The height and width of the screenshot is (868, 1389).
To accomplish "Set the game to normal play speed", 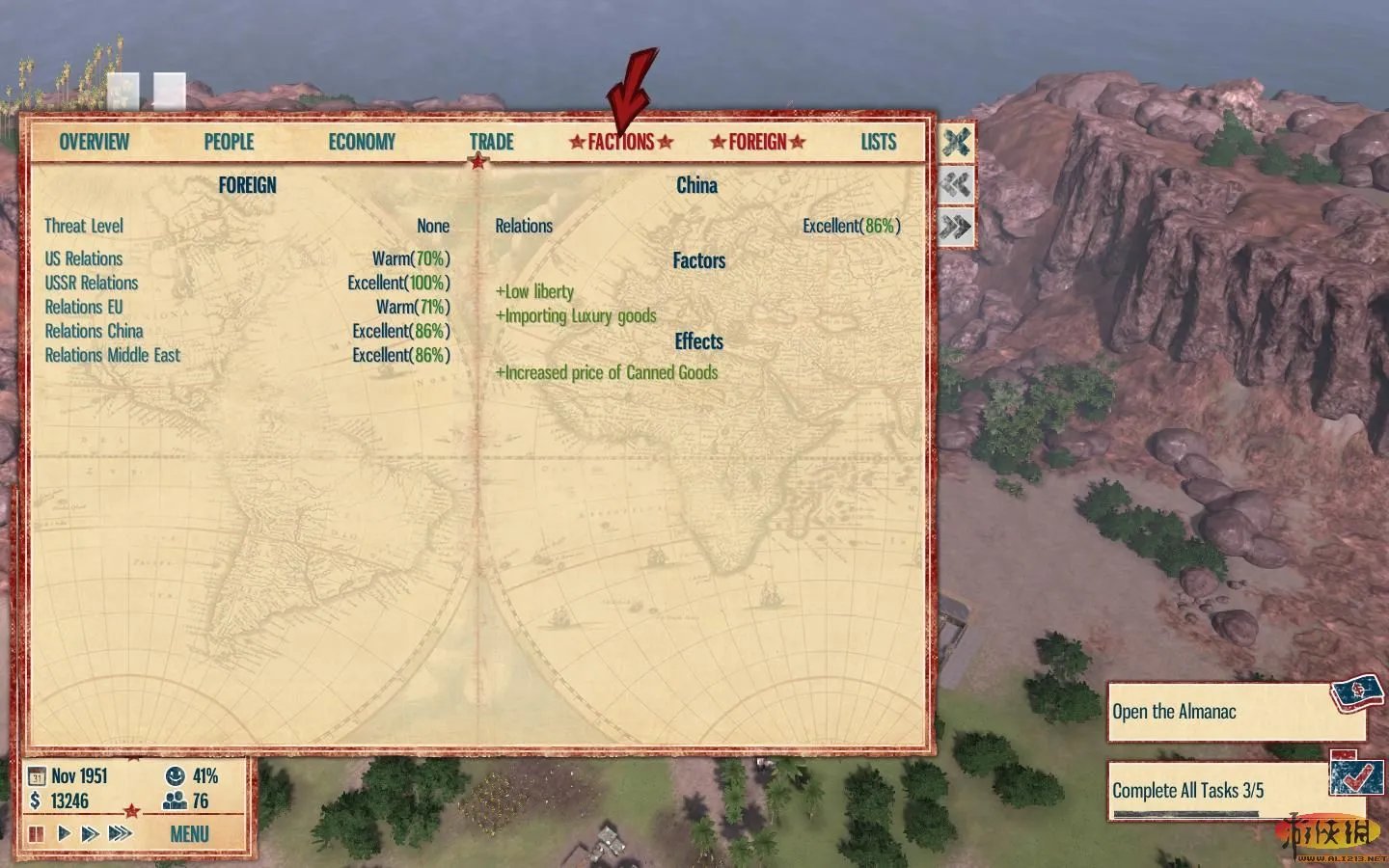I will 64,833.
